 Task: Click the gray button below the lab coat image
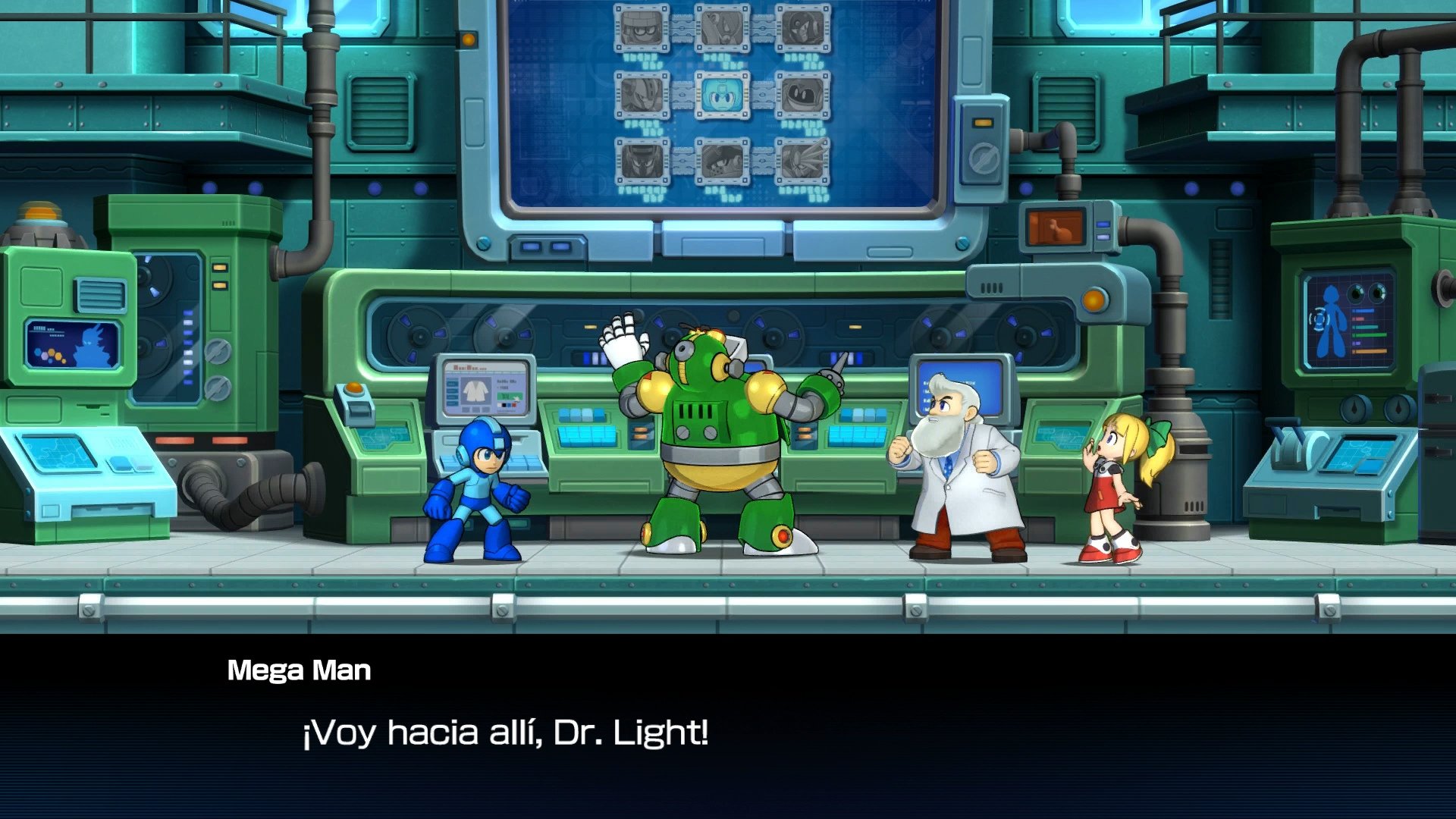click(475, 409)
